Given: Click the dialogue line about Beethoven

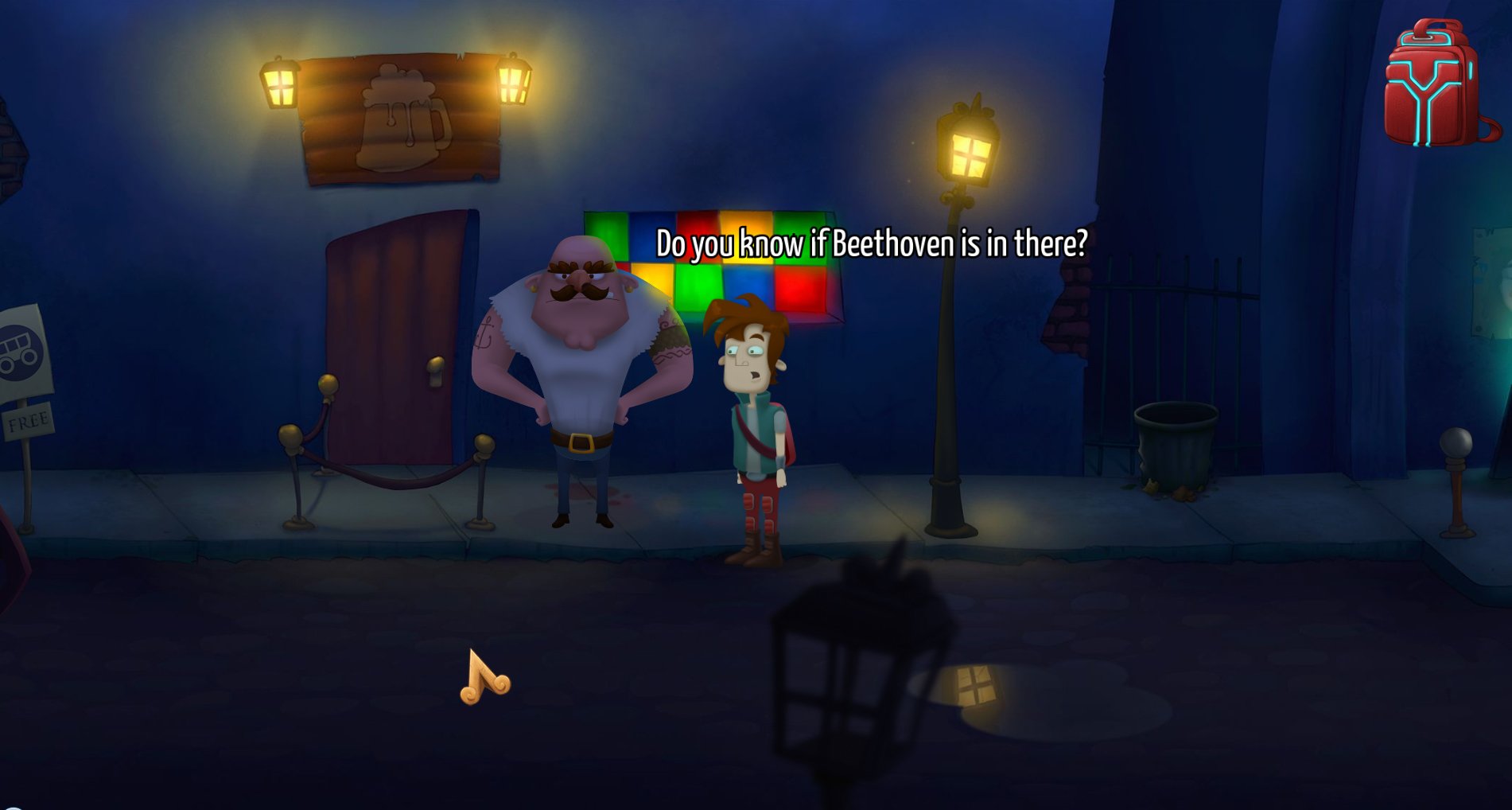Looking at the screenshot, I should click(871, 243).
